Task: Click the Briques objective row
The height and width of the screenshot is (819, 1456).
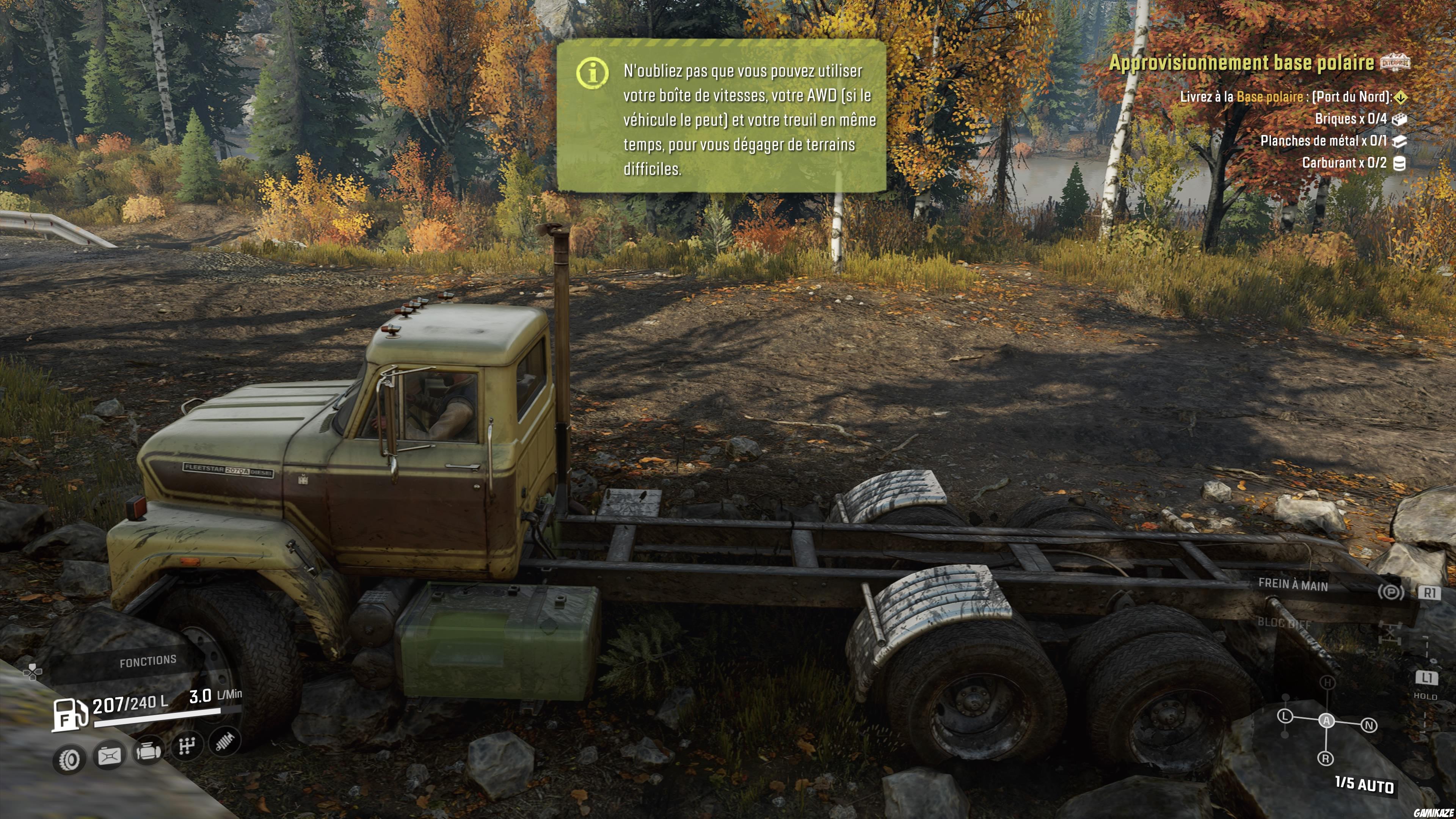Action: 1351,119
